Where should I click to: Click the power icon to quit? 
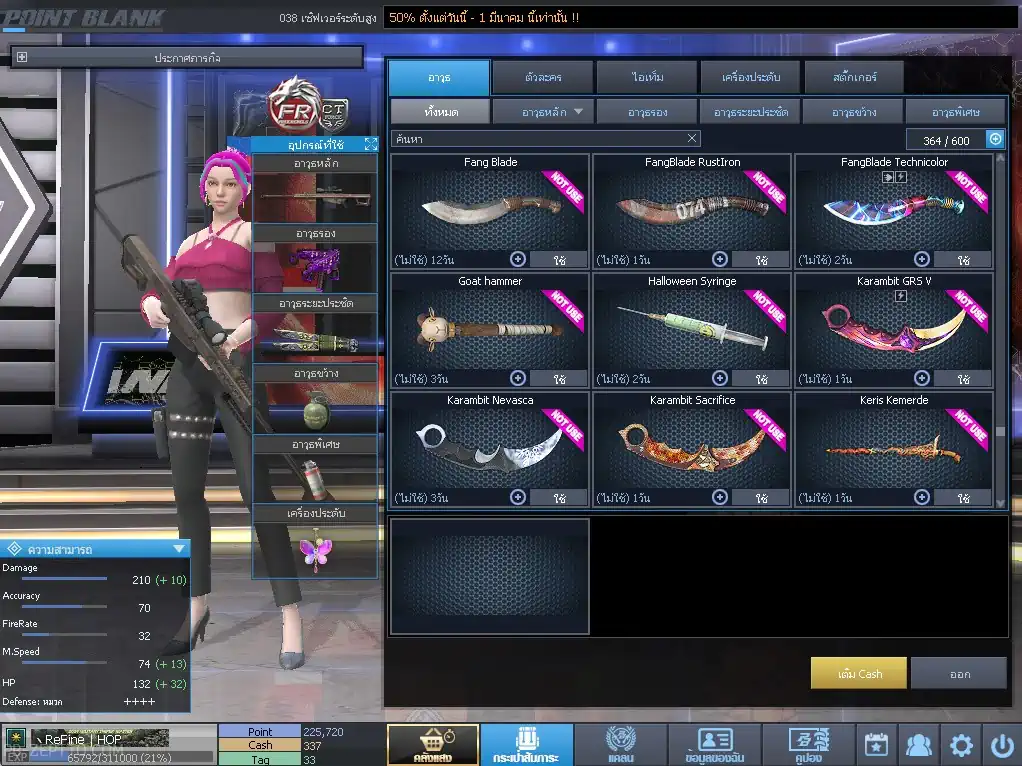1002,745
